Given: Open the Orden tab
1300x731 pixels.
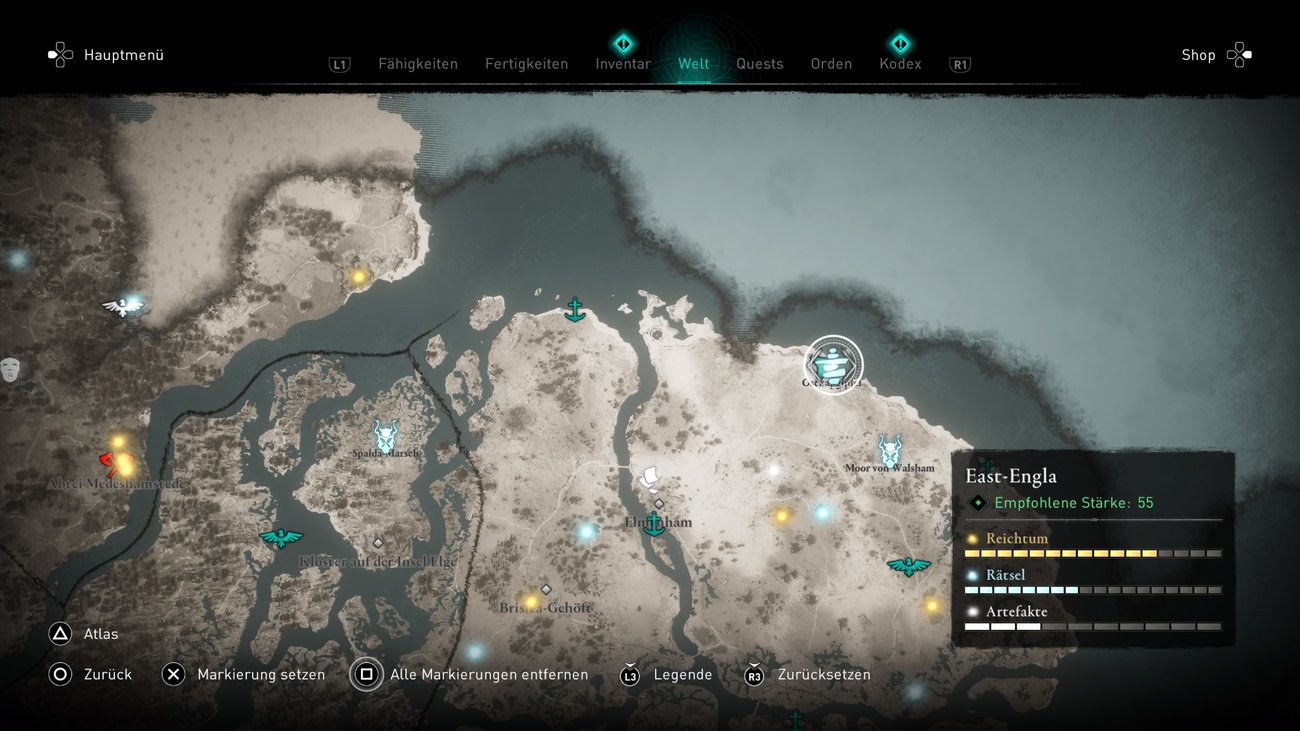Looking at the screenshot, I should point(831,64).
